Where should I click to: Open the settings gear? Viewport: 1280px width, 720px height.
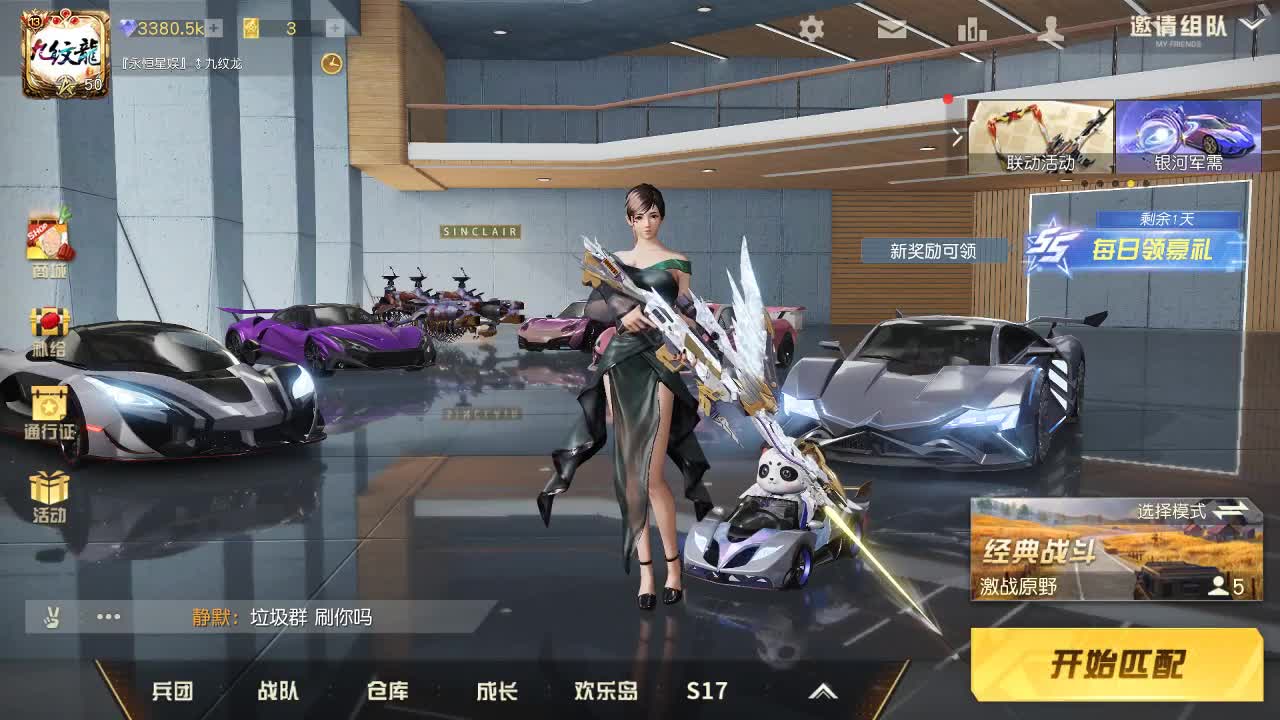810,30
